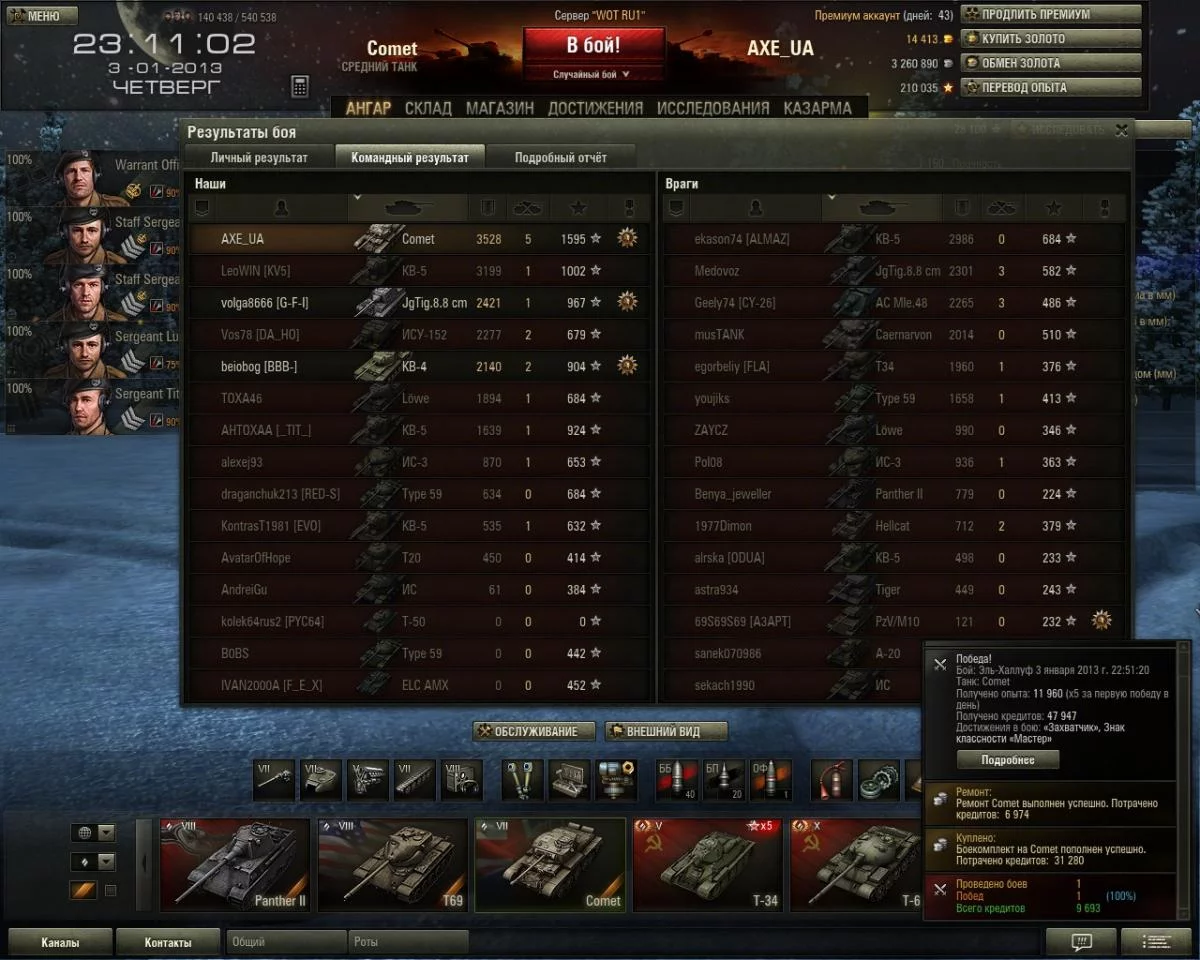Viewport: 1200px width, 960px height.
Task: Go to the СКЛАД section
Action: click(428, 108)
